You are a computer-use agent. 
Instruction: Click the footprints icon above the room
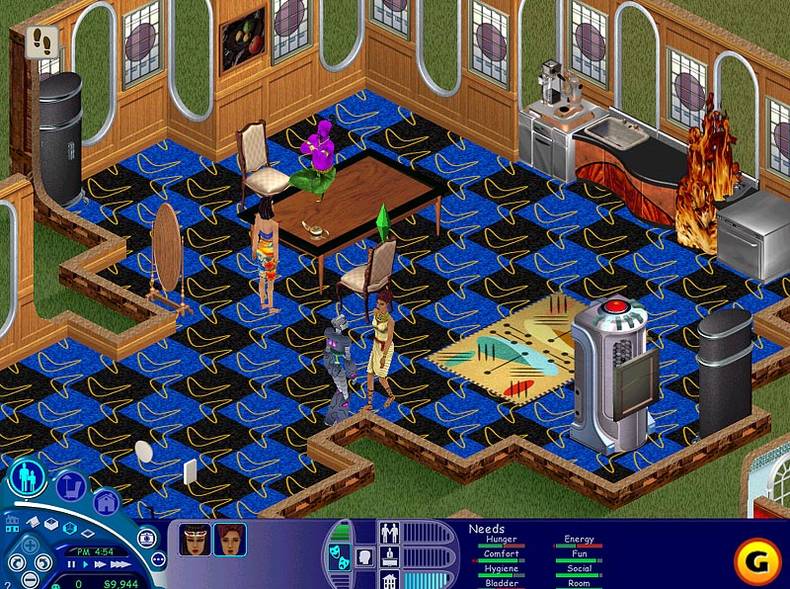pos(43,40)
